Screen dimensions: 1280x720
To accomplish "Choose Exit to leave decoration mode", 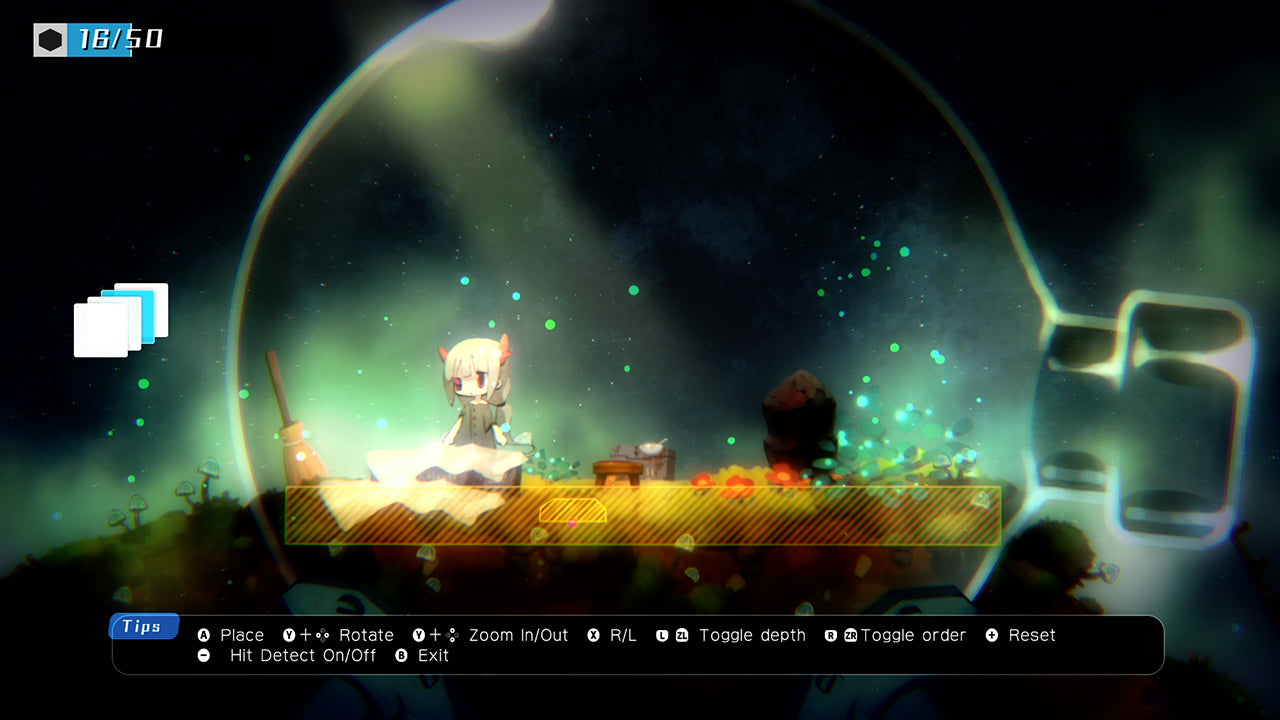I will [432, 656].
